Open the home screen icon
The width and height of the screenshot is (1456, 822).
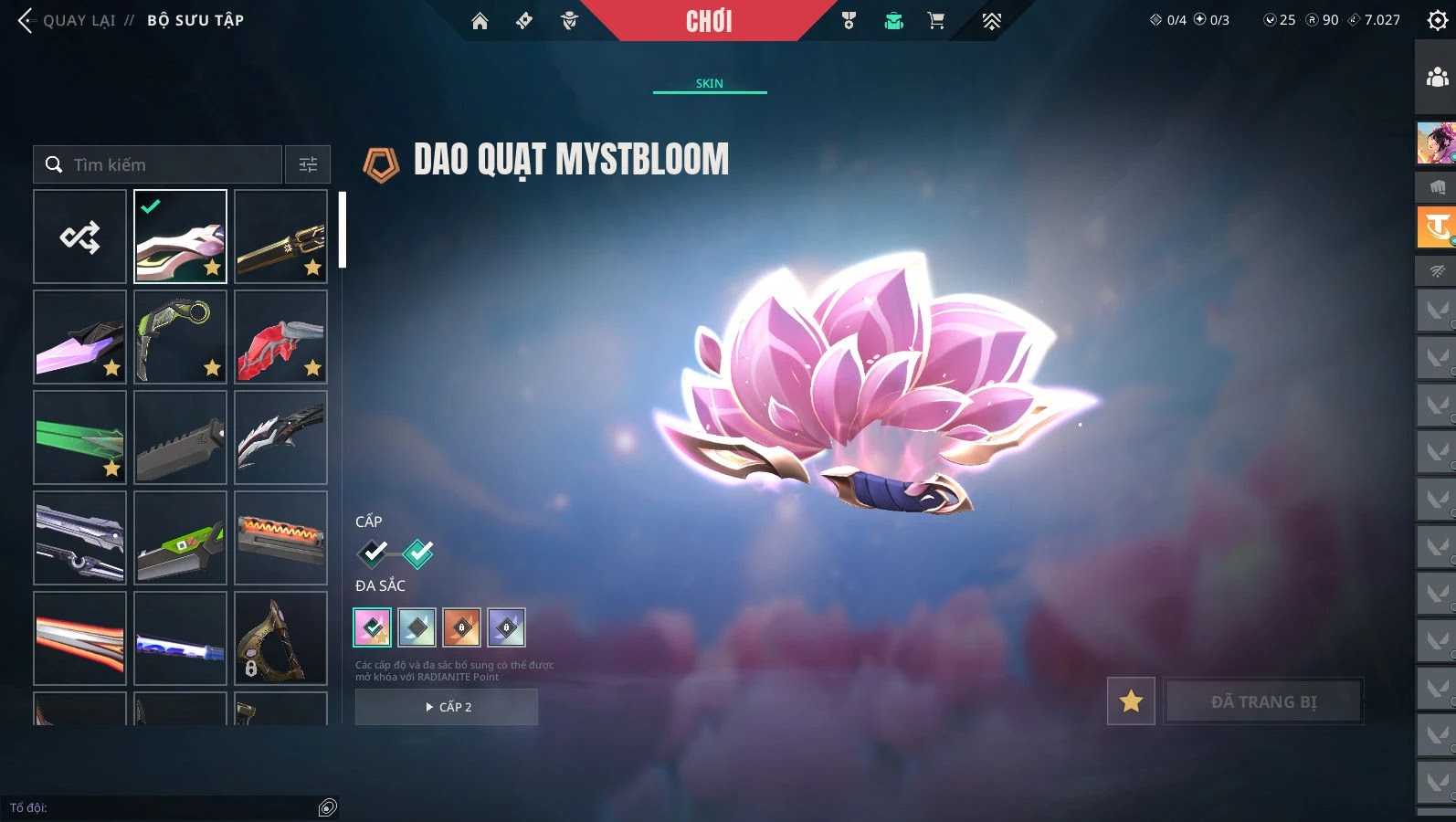click(x=480, y=21)
